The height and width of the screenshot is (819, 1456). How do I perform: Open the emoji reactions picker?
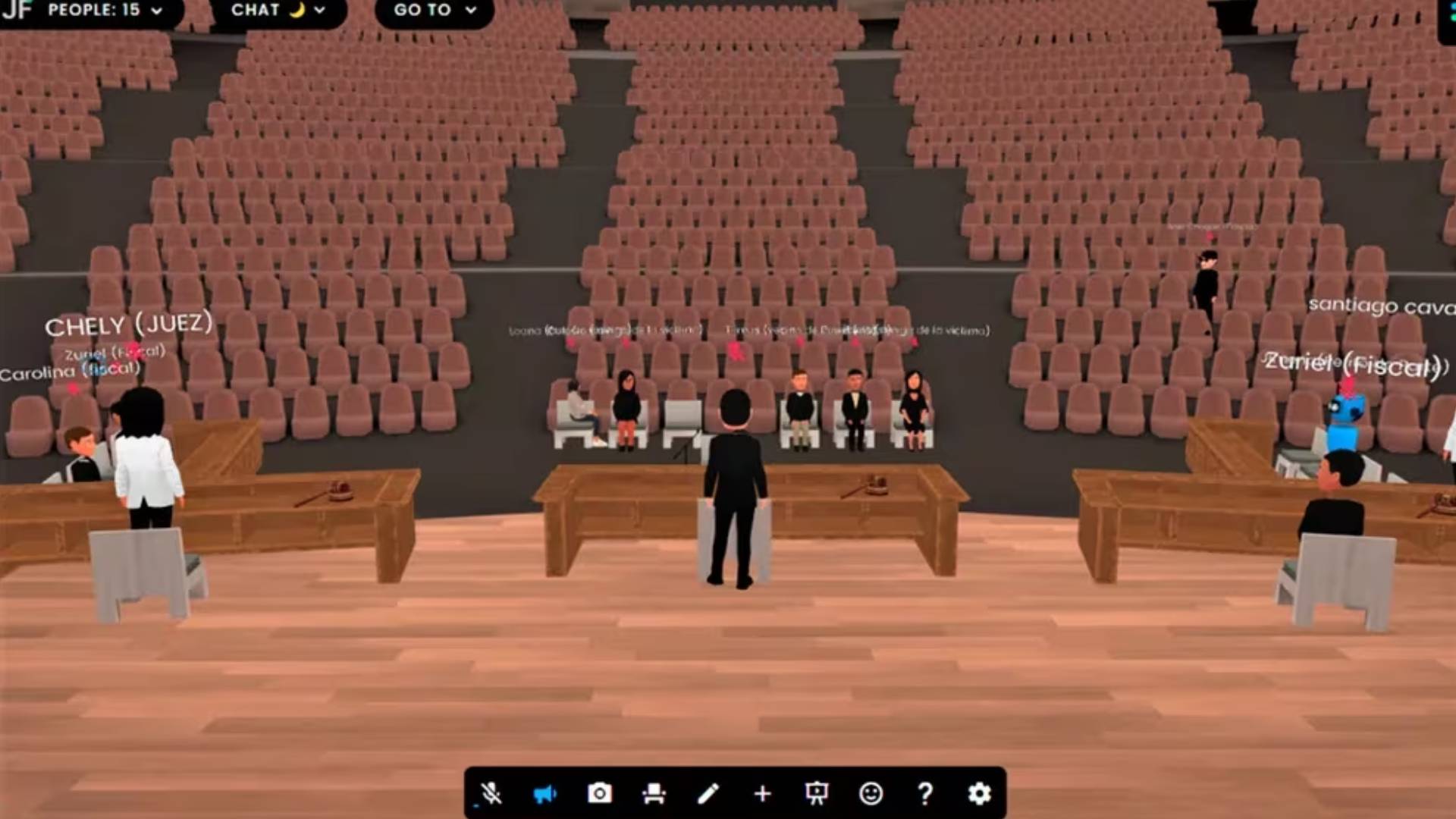pyautogui.click(x=871, y=793)
